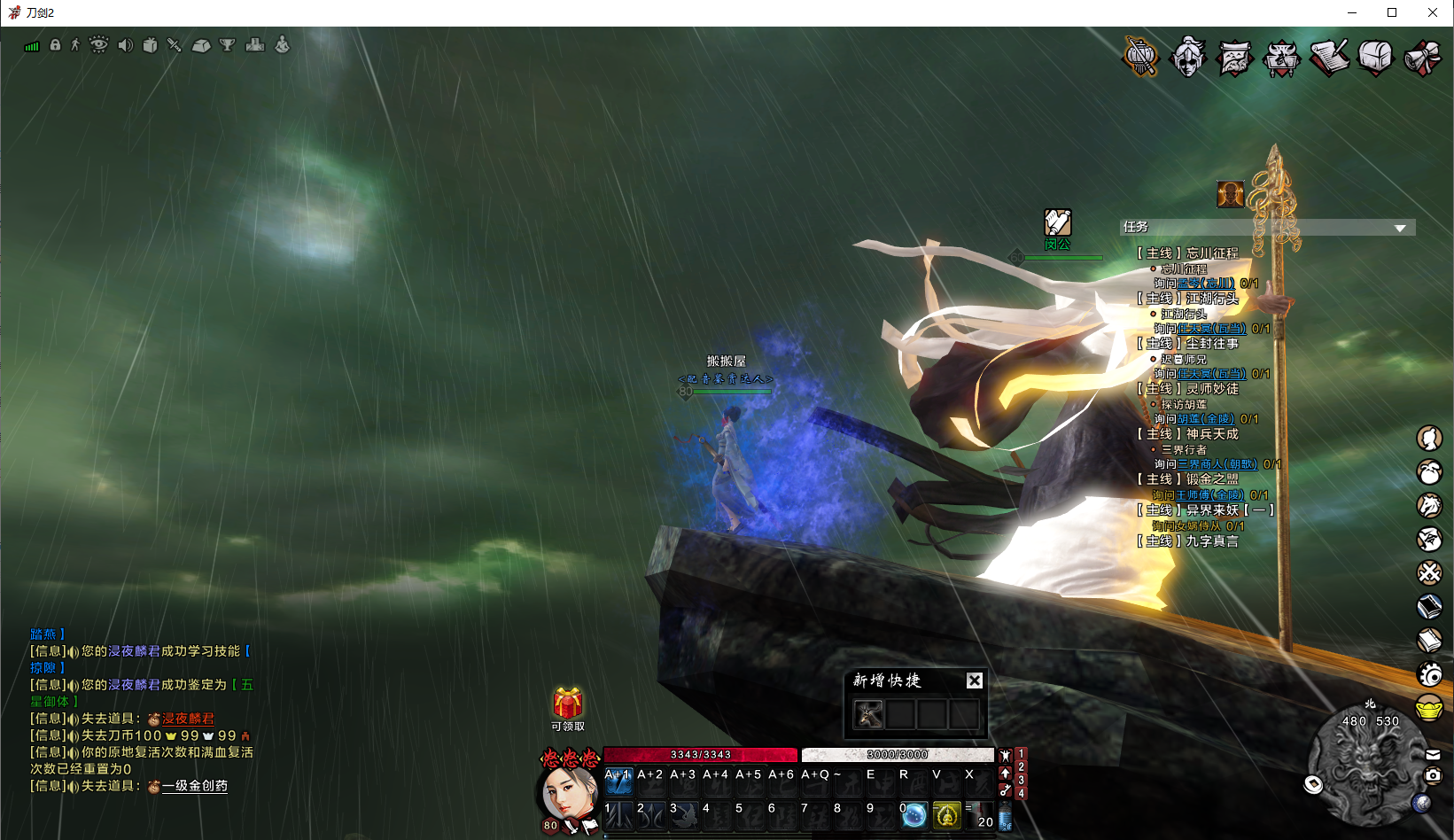Take a screenshot with the camera icon
Image resolution: width=1454 pixels, height=840 pixels.
pyautogui.click(x=1433, y=775)
